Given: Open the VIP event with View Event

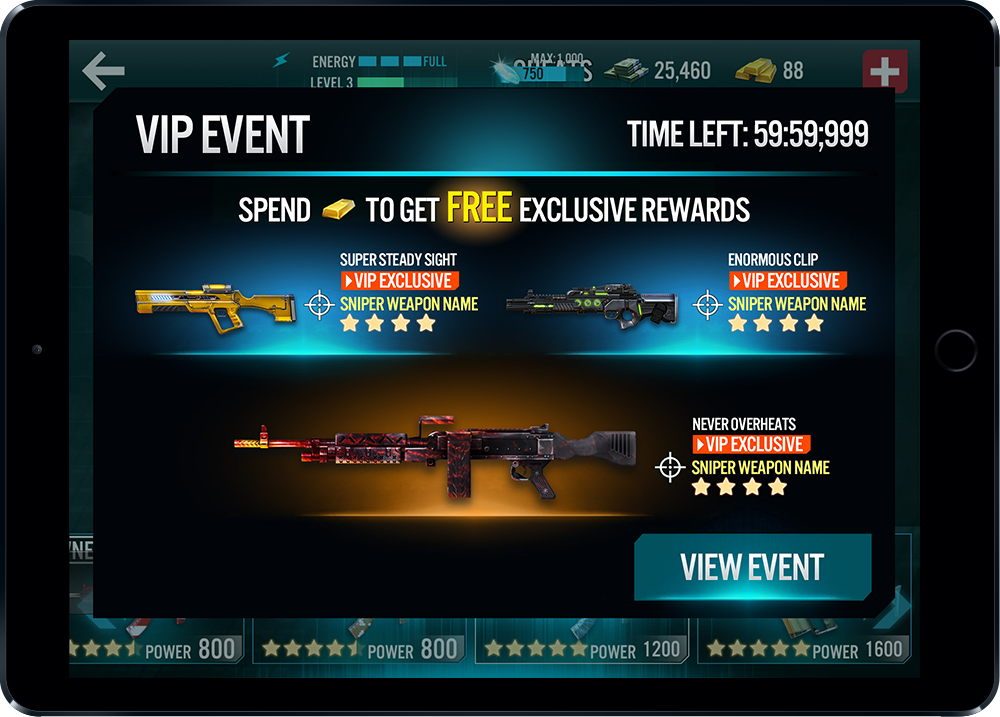Looking at the screenshot, I should (x=752, y=567).
